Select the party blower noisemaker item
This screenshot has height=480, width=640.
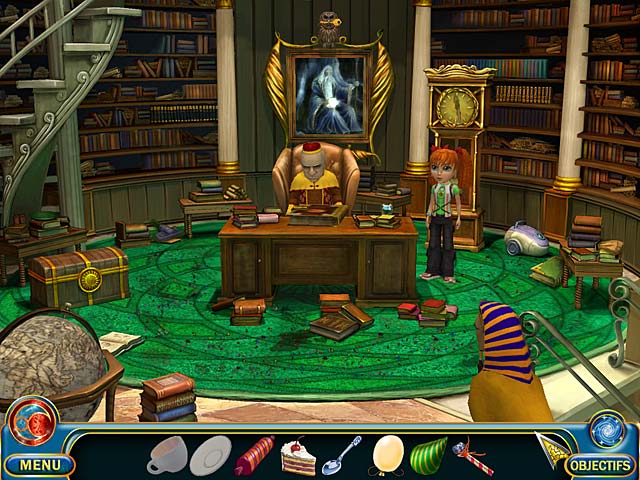(471, 457)
